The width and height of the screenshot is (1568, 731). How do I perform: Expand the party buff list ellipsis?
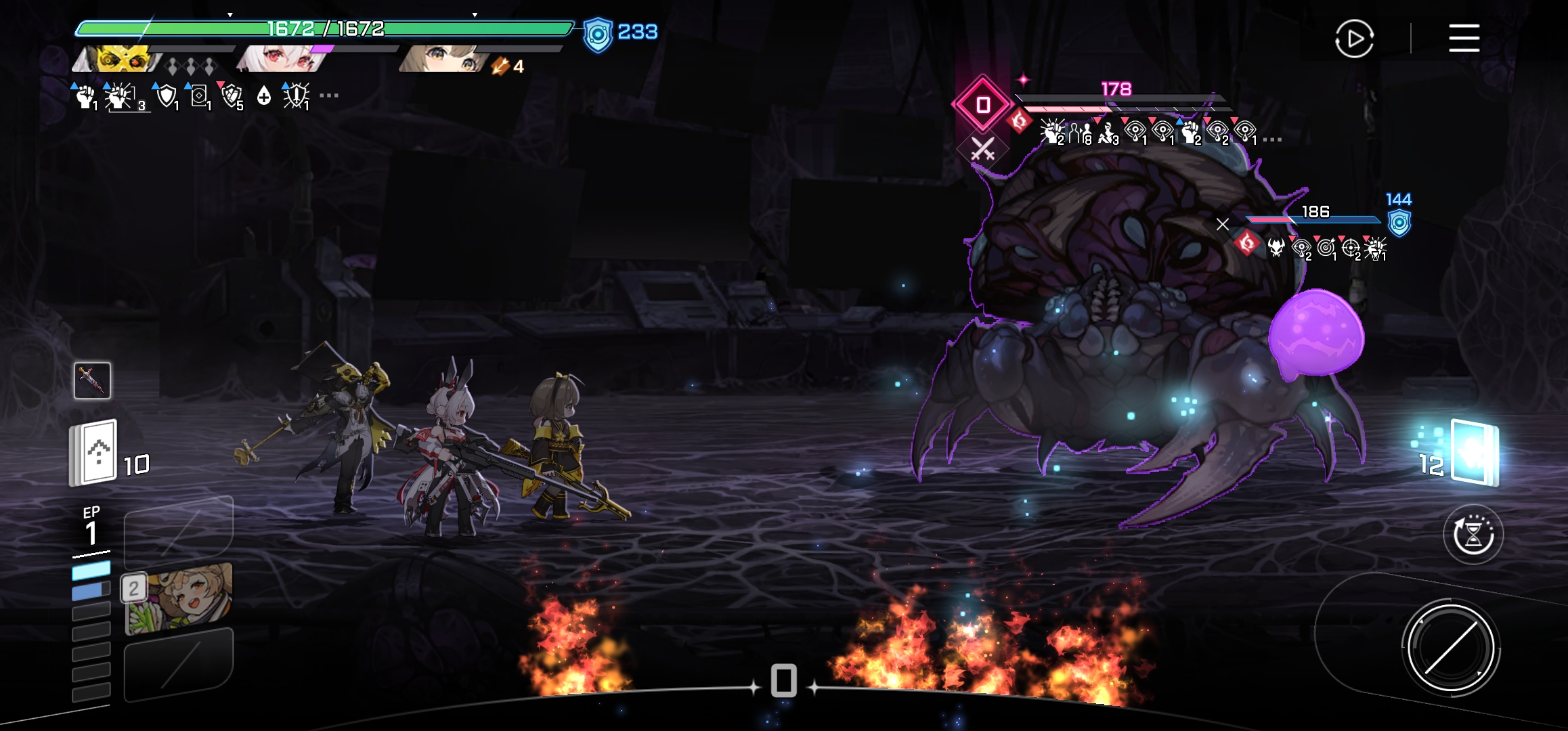[x=329, y=96]
